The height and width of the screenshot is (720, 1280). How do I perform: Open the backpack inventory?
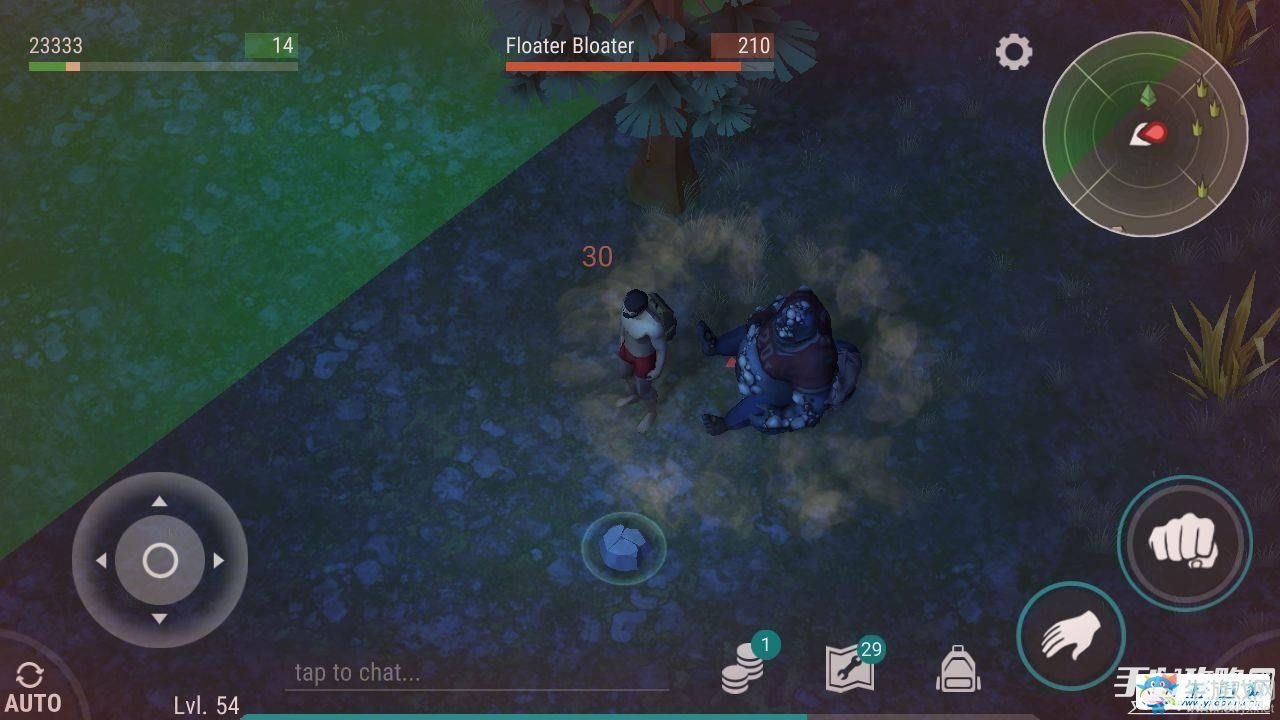coord(957,668)
